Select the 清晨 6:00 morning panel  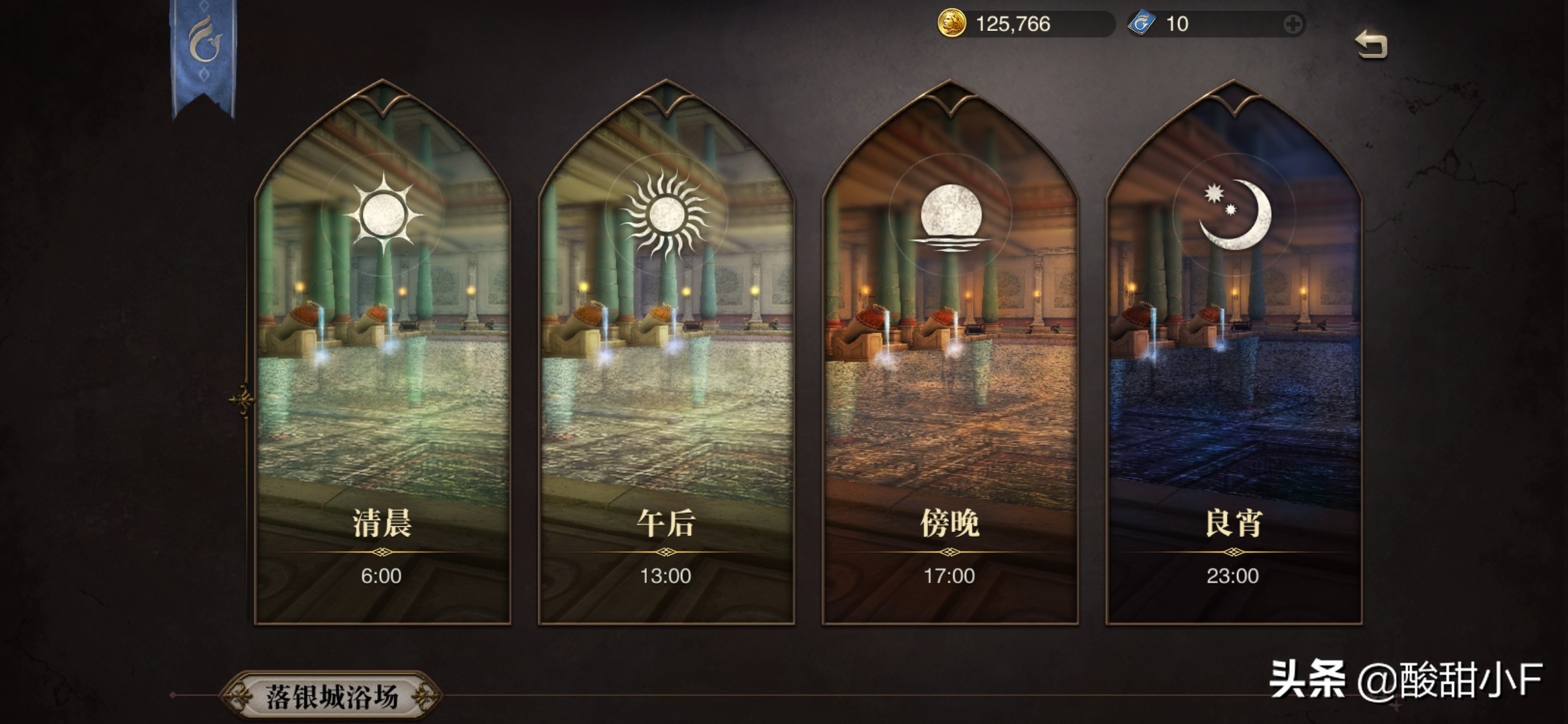(x=383, y=355)
